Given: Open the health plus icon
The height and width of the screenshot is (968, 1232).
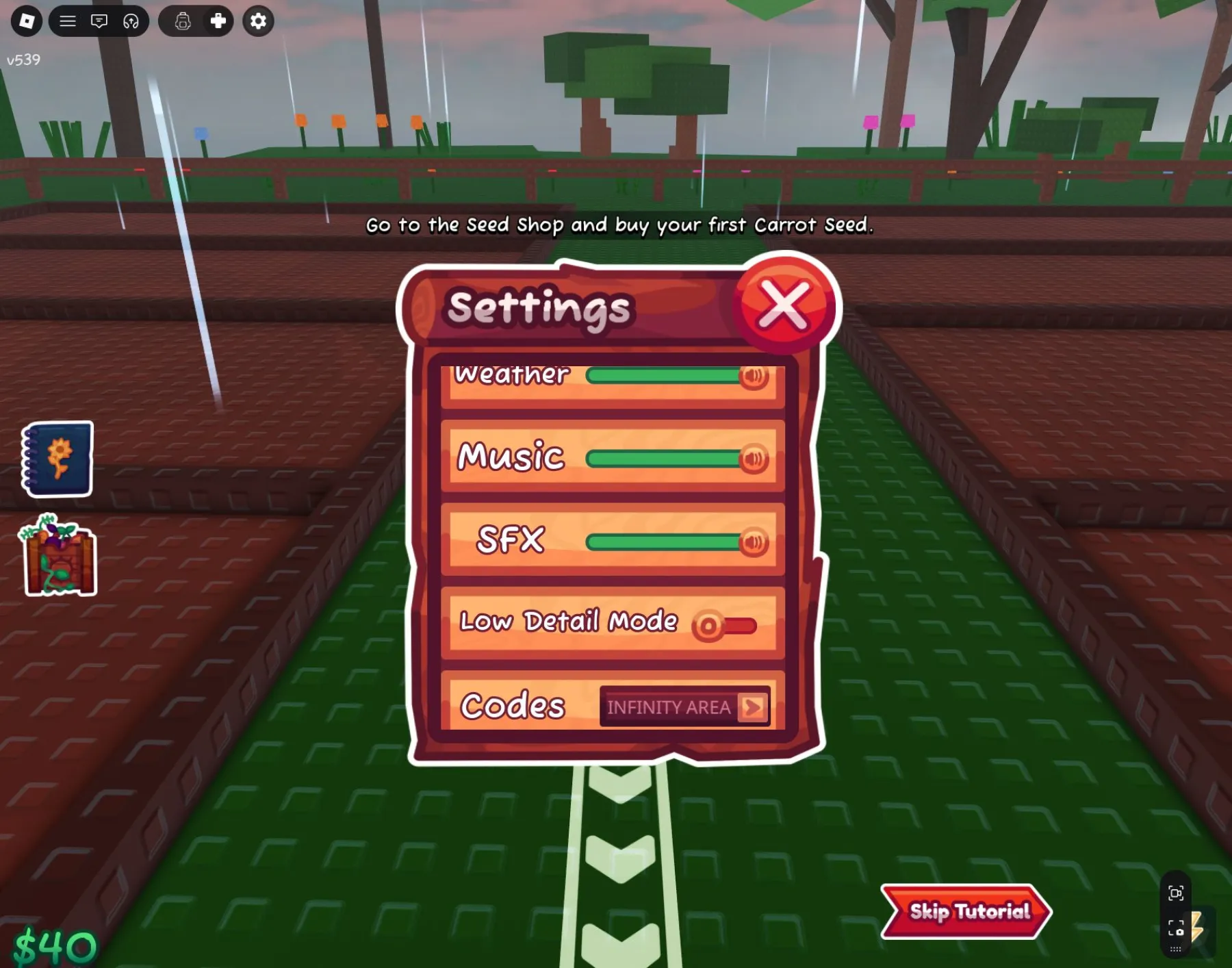Looking at the screenshot, I should point(218,21).
